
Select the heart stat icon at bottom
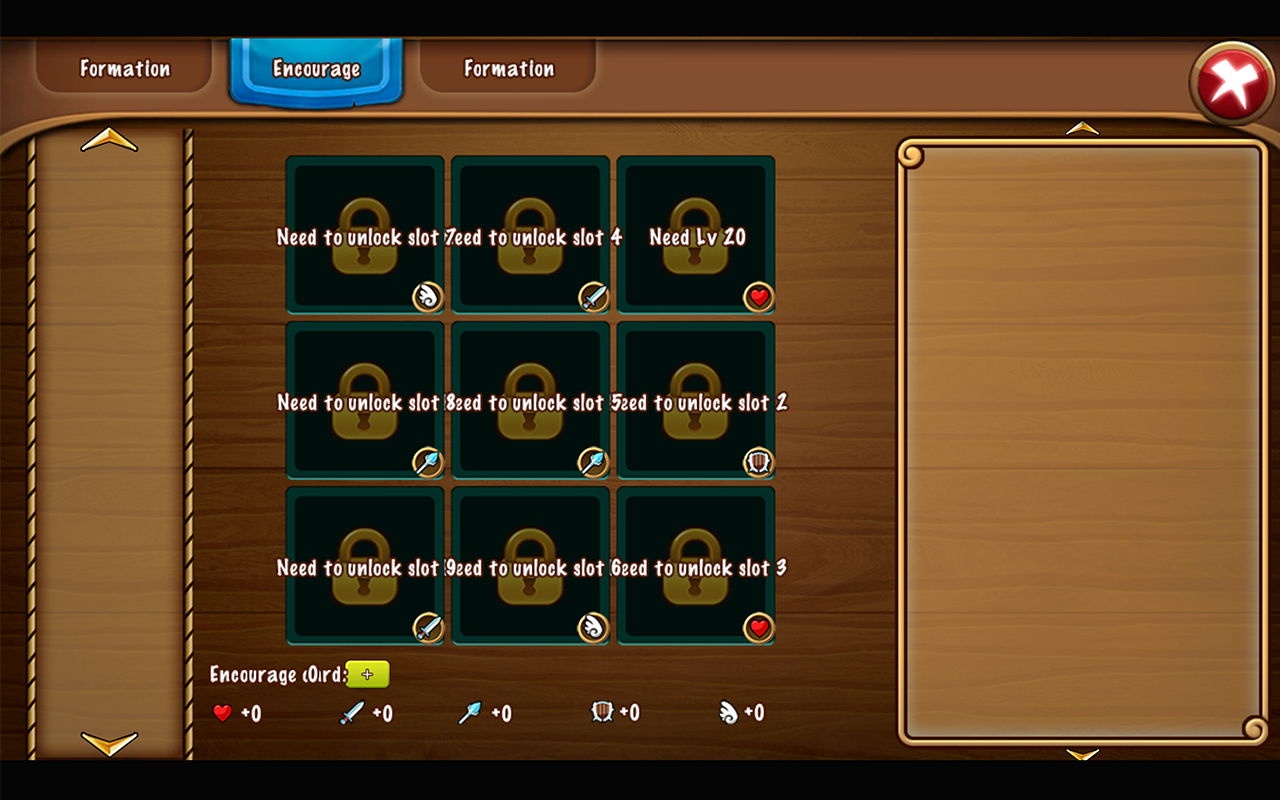pyautogui.click(x=222, y=713)
